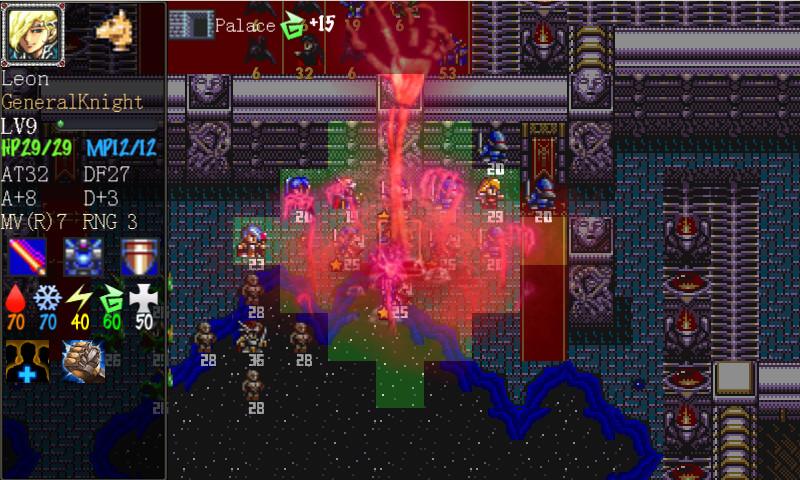
Task: Select the blue armor equipment slot
Action: [82, 258]
